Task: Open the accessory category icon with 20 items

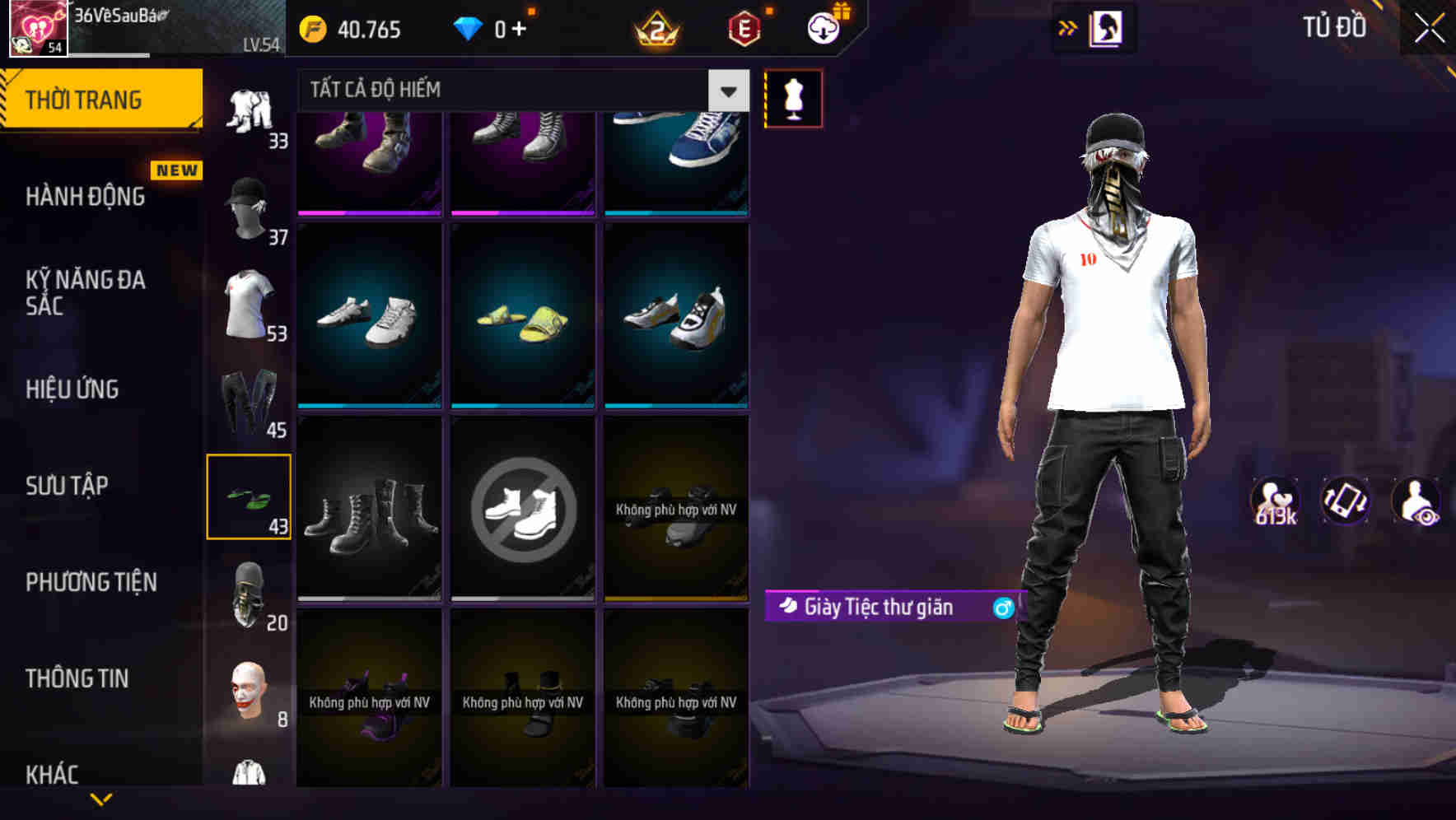Action: [250, 593]
